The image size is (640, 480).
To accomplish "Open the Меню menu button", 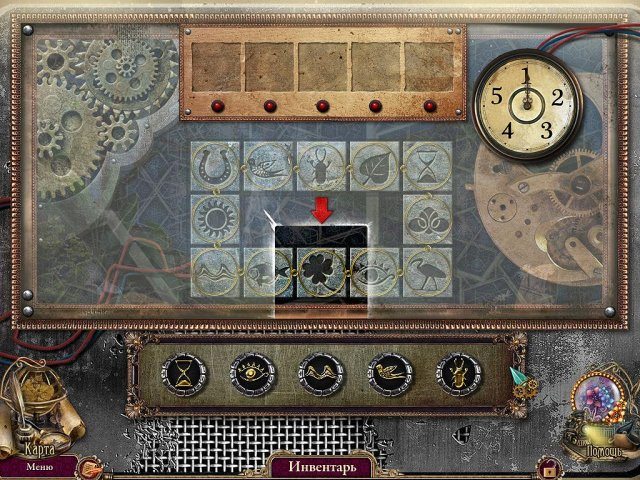I will click(40, 465).
